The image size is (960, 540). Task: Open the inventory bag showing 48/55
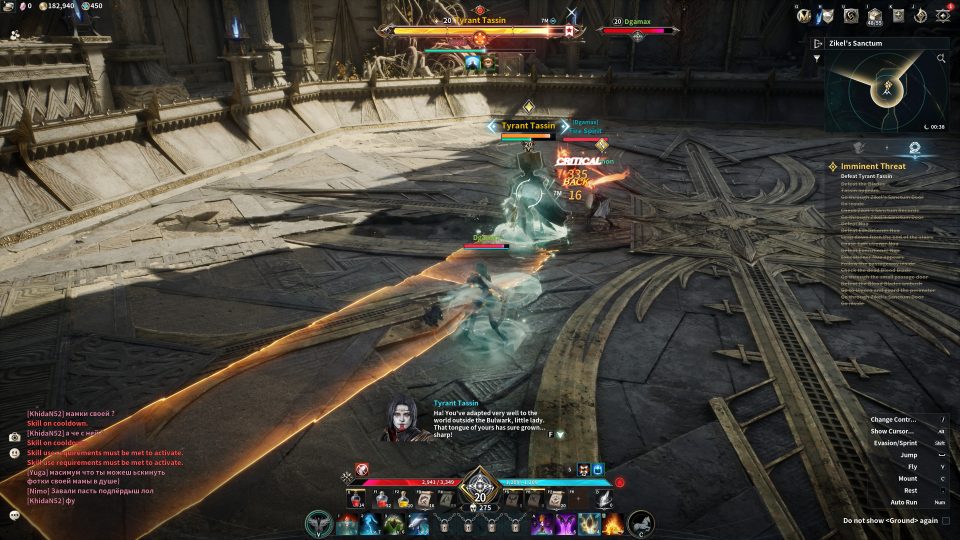point(874,16)
